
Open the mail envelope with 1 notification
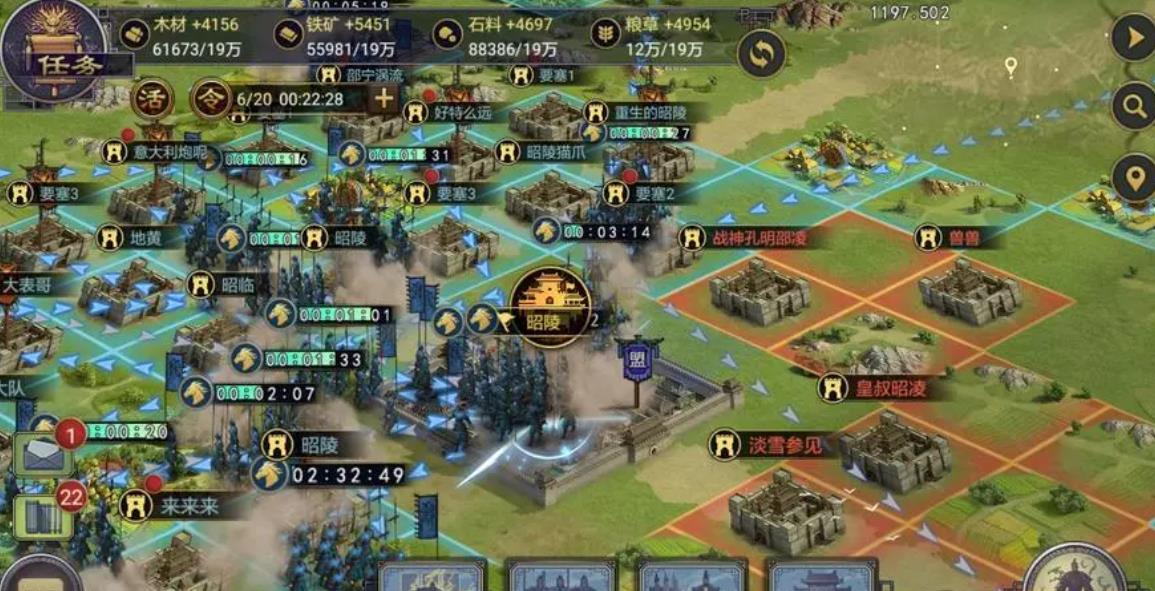[x=43, y=454]
